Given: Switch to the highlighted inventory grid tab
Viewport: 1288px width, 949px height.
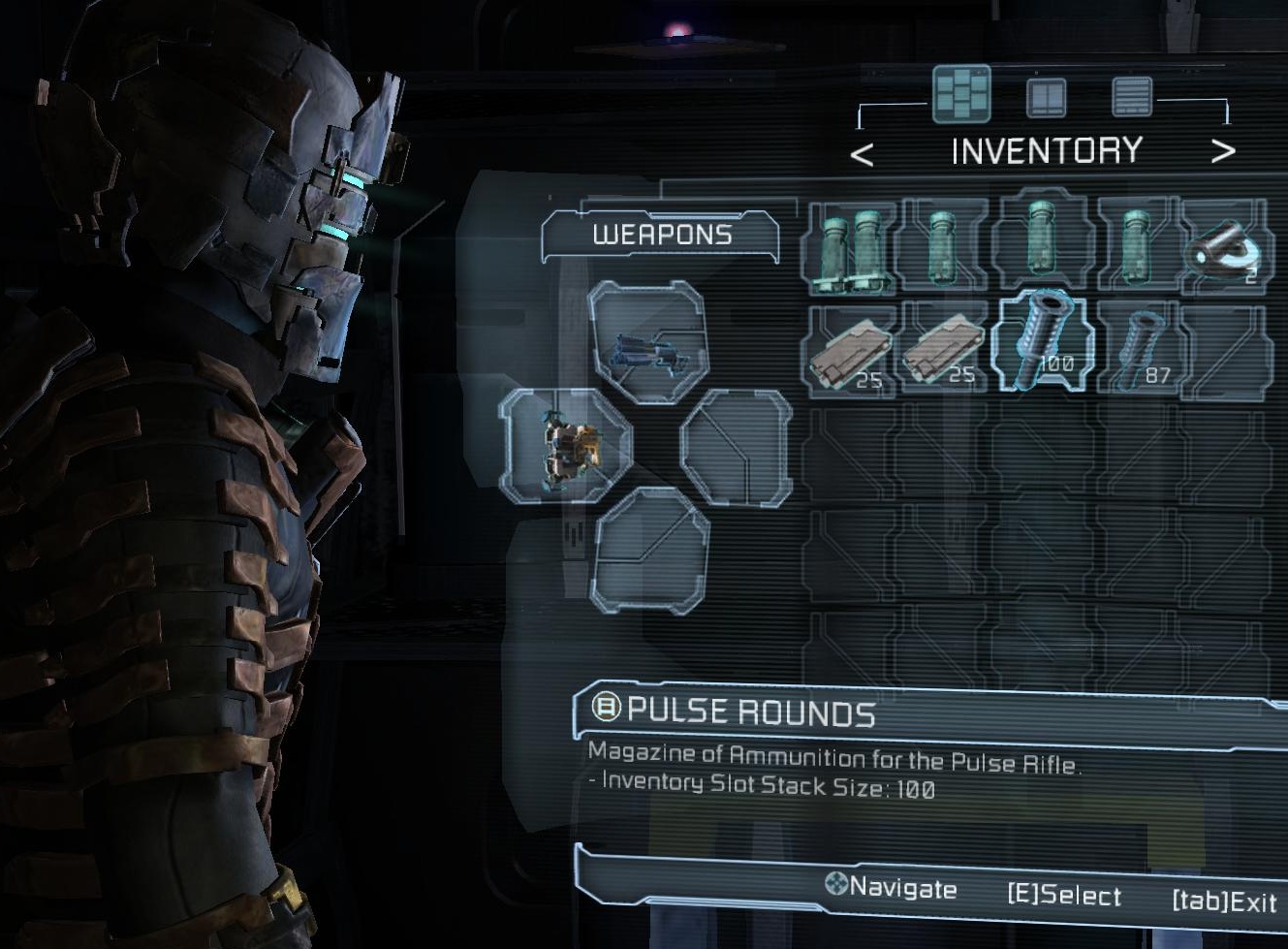Looking at the screenshot, I should click(961, 95).
